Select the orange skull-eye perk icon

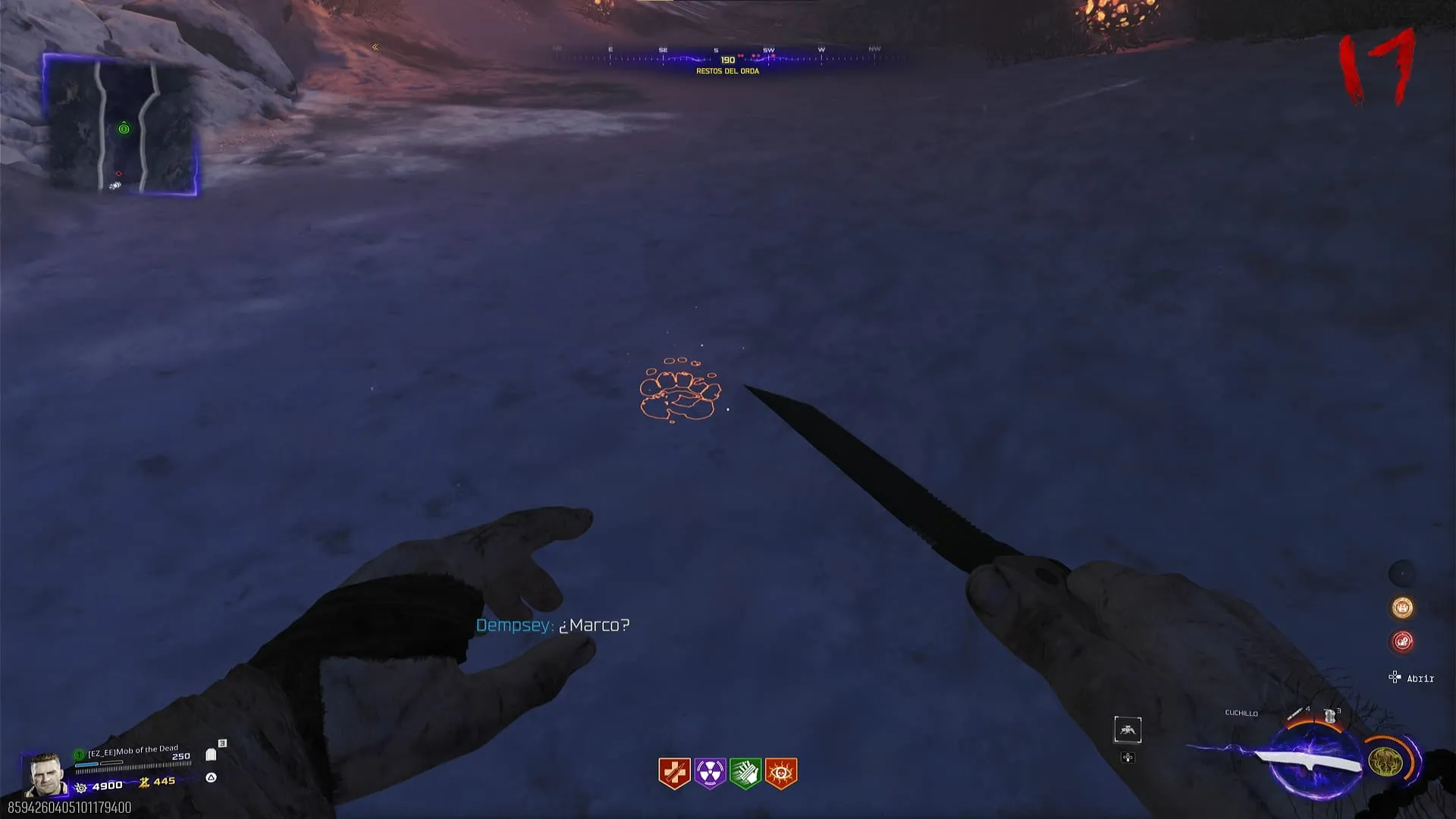tap(781, 773)
